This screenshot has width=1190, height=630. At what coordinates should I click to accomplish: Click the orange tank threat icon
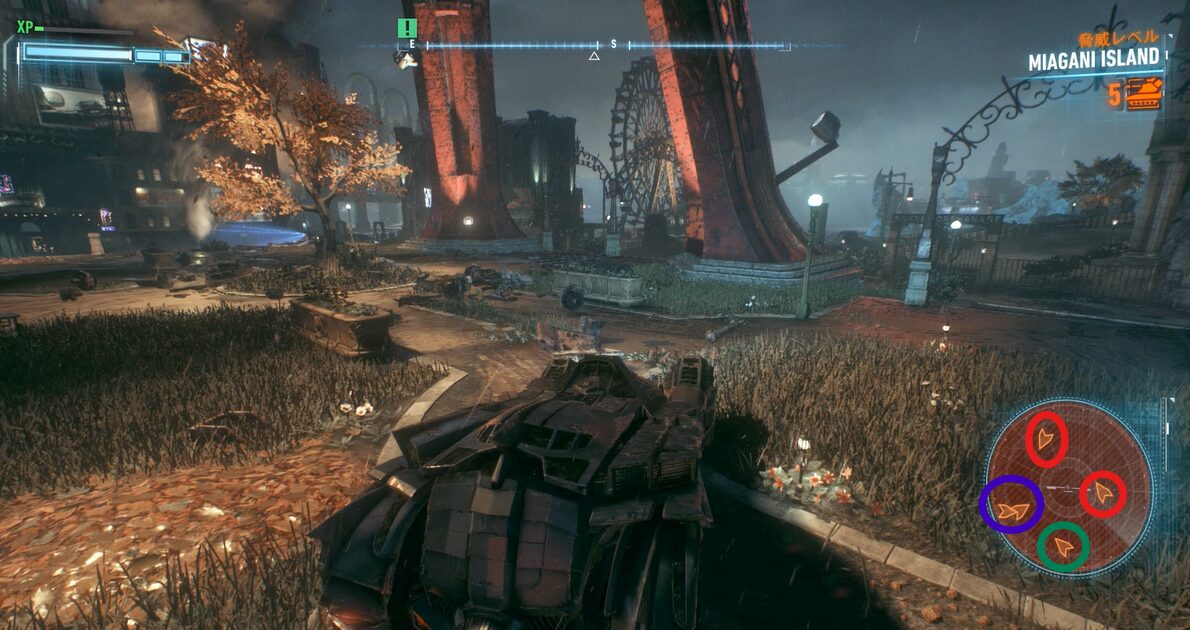click(x=1144, y=94)
